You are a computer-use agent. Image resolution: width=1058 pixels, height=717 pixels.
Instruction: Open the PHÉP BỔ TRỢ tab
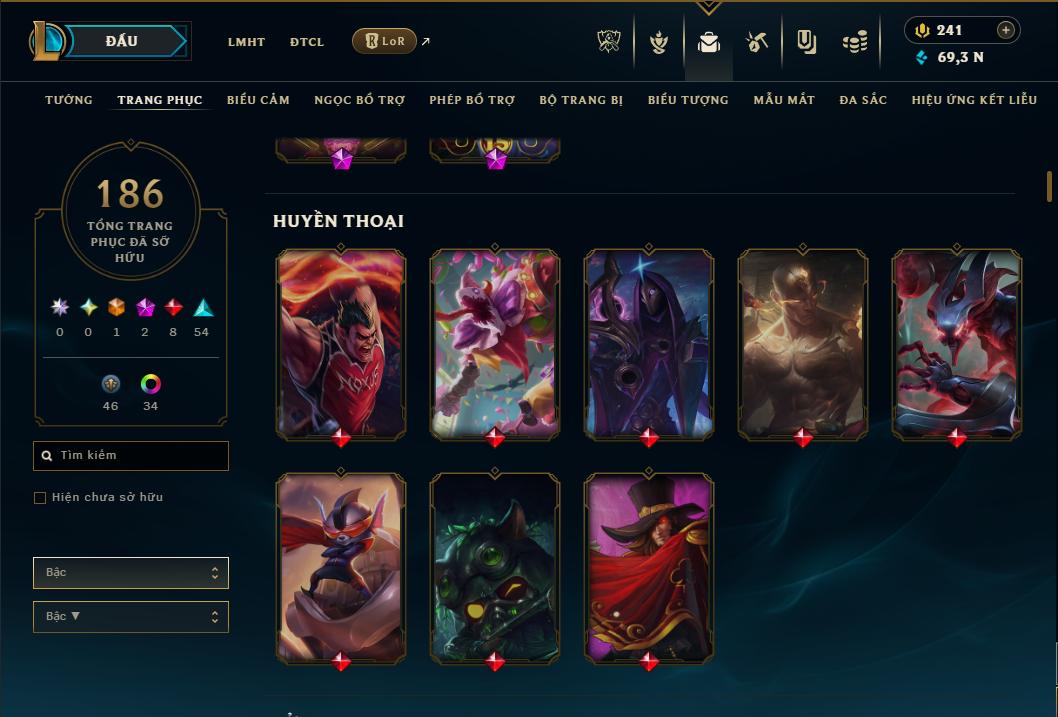[472, 100]
